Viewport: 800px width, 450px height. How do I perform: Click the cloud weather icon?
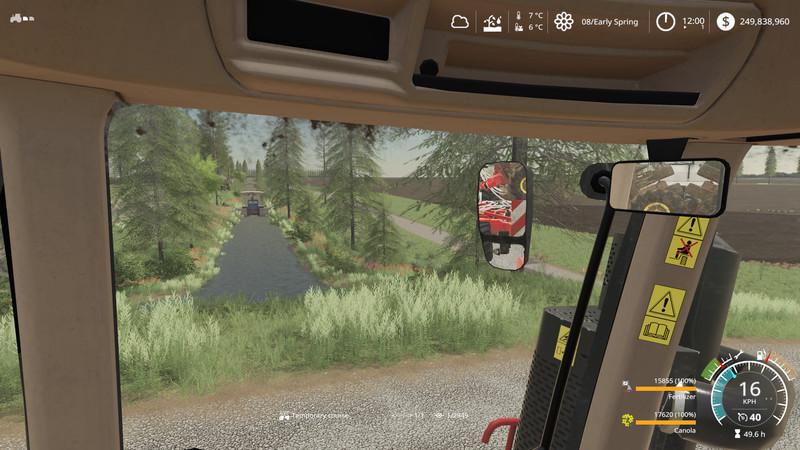click(x=460, y=21)
